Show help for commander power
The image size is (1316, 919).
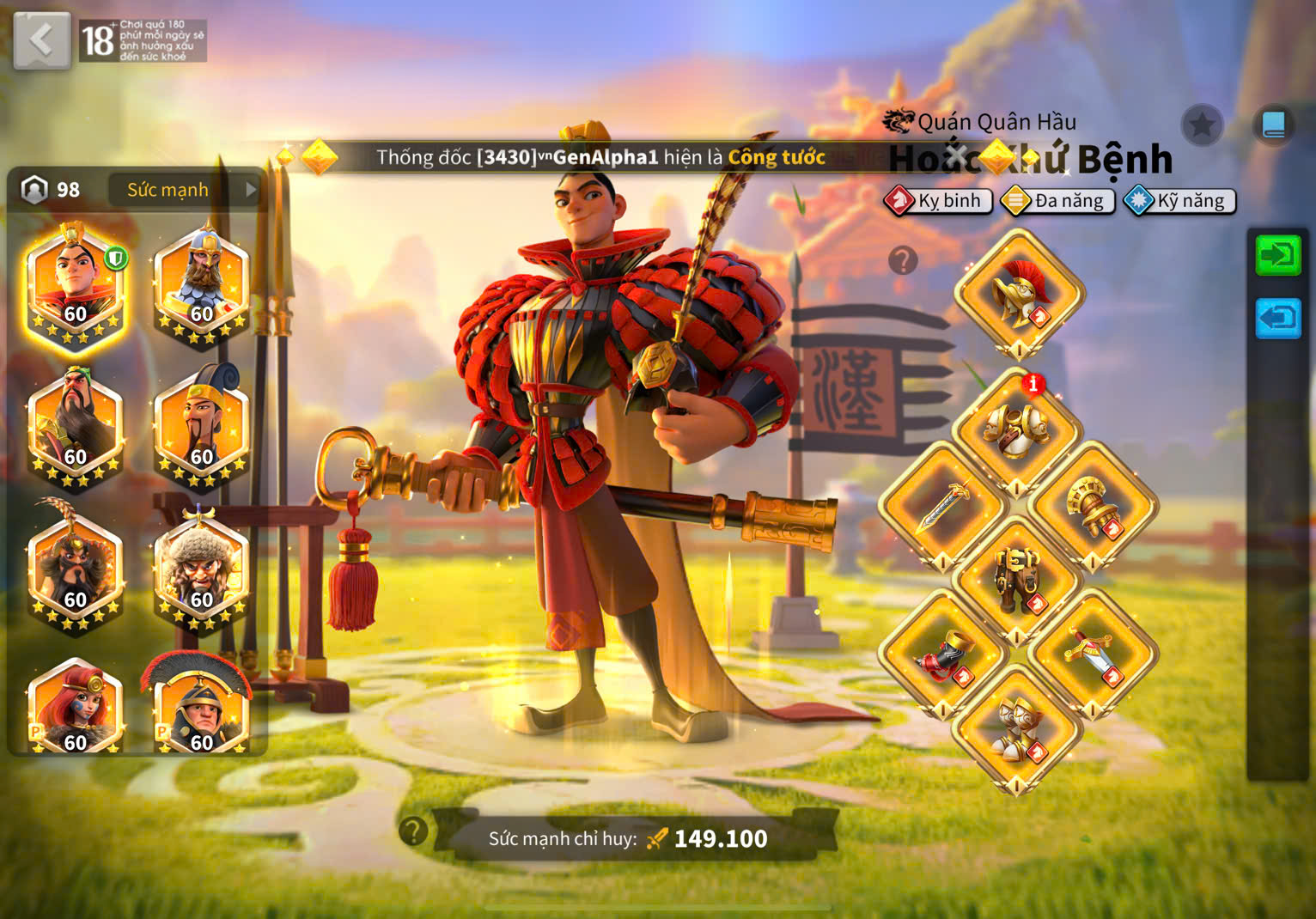tap(413, 831)
